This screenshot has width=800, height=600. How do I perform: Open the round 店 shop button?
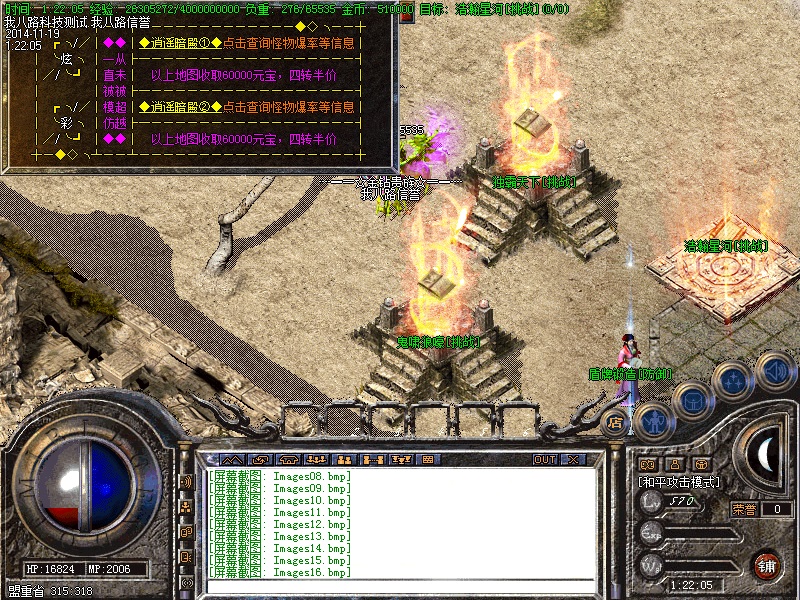(x=616, y=422)
